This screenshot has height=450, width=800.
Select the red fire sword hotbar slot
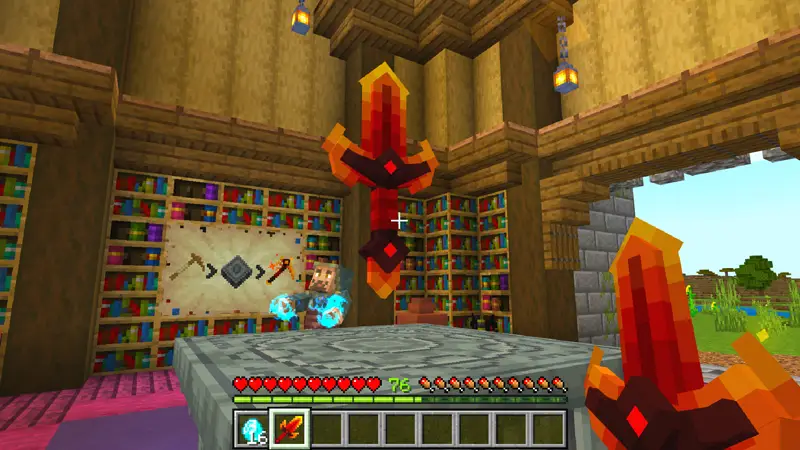coord(289,428)
